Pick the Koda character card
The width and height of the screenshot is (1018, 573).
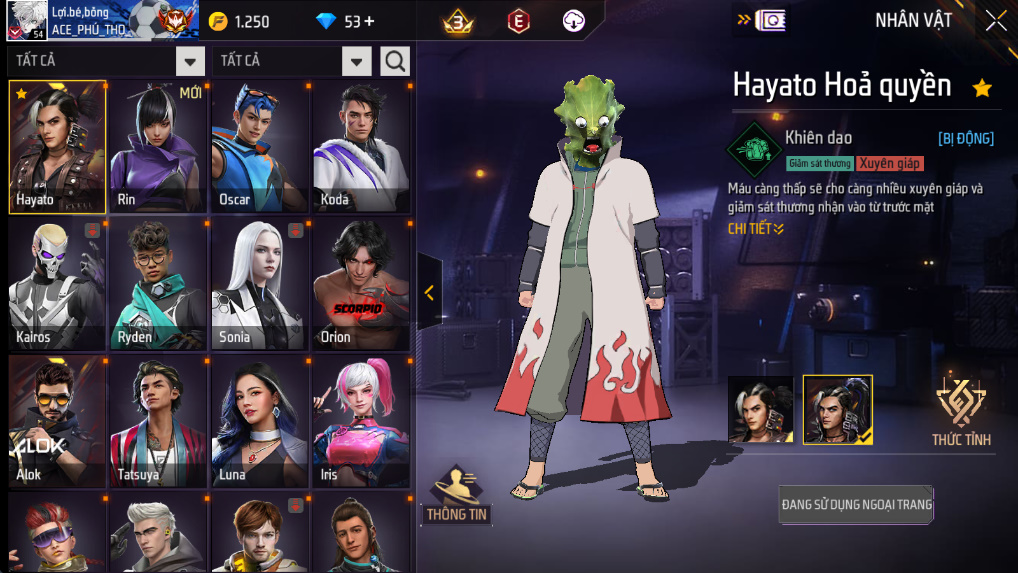[x=361, y=147]
